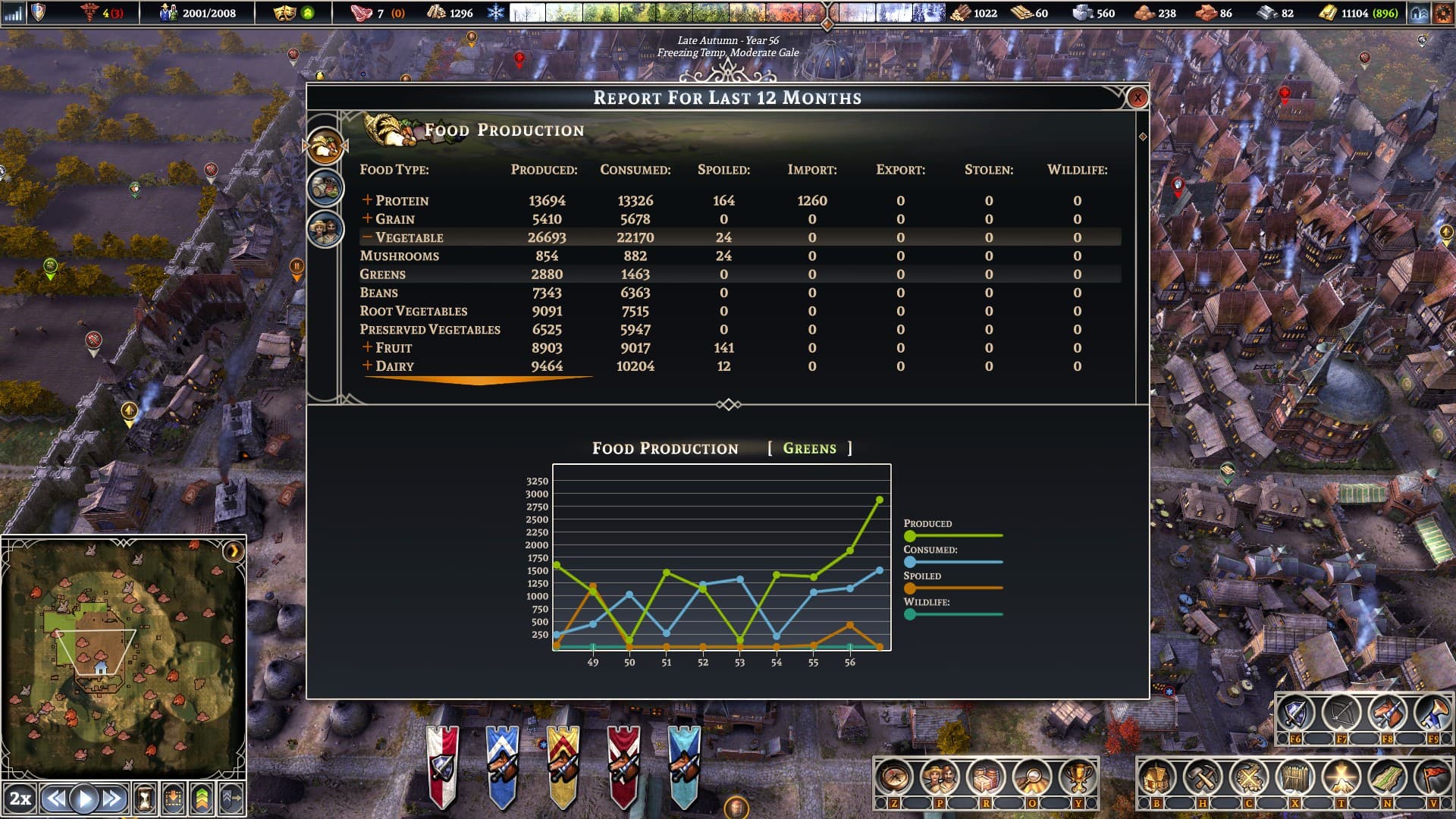Open the trophy achievements panel
This screenshot has width=1456, height=819.
(1078, 778)
